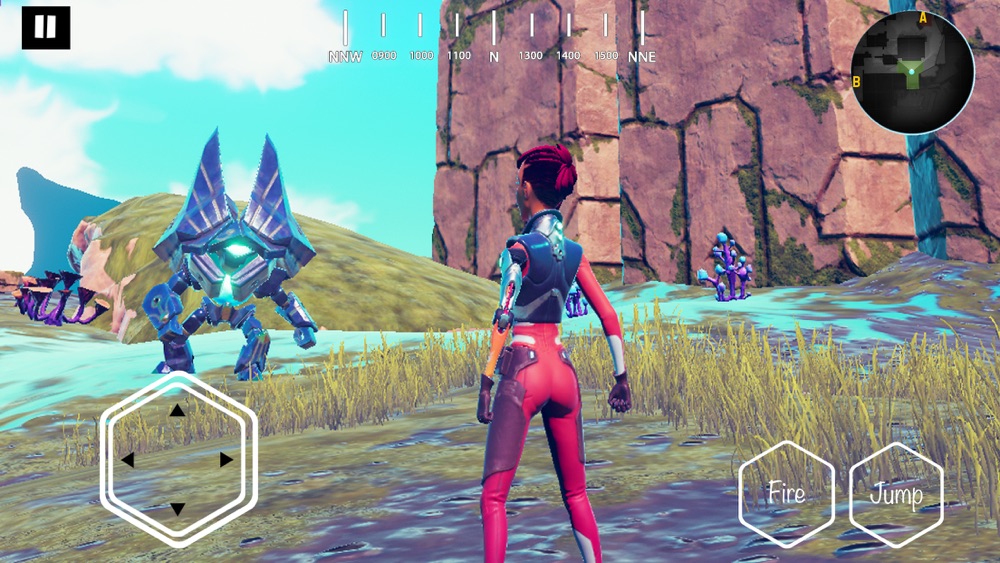Screen dimensions: 1000x563
Task: Hit the Jump hexagon button
Action: click(896, 494)
